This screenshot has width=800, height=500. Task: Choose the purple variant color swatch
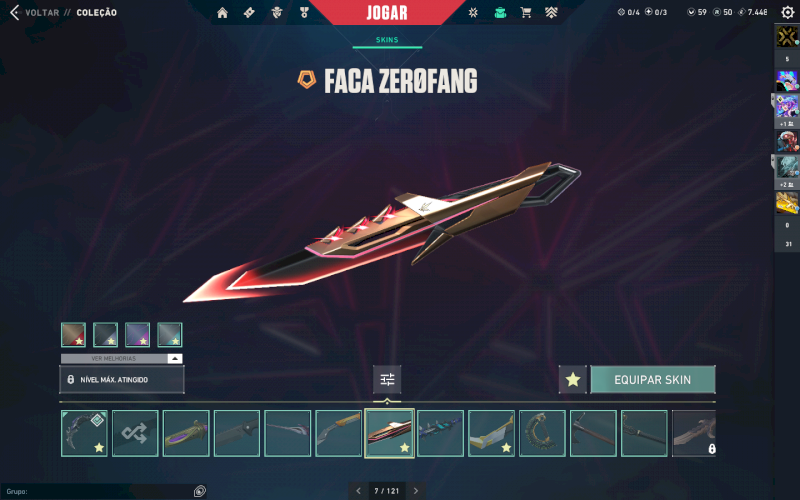137,335
